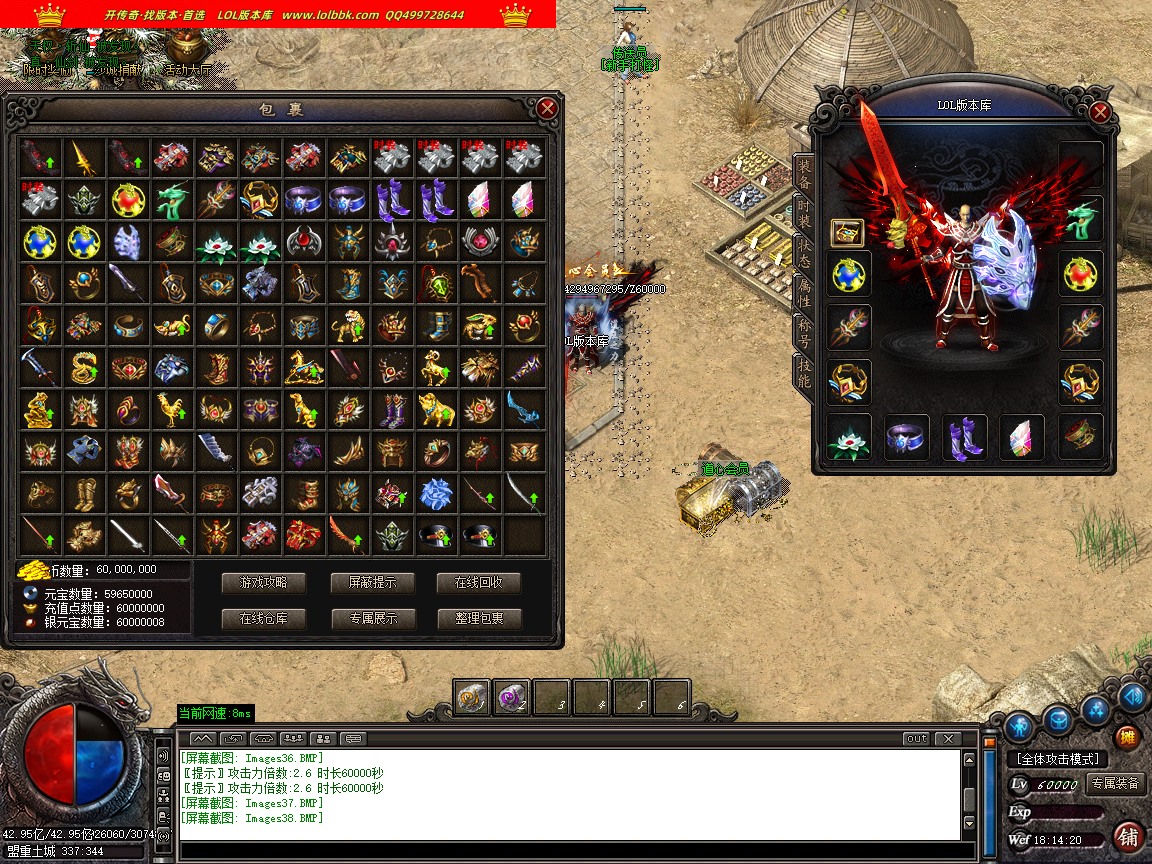
Task: Open the 状态 status tab
Action: tap(803, 251)
